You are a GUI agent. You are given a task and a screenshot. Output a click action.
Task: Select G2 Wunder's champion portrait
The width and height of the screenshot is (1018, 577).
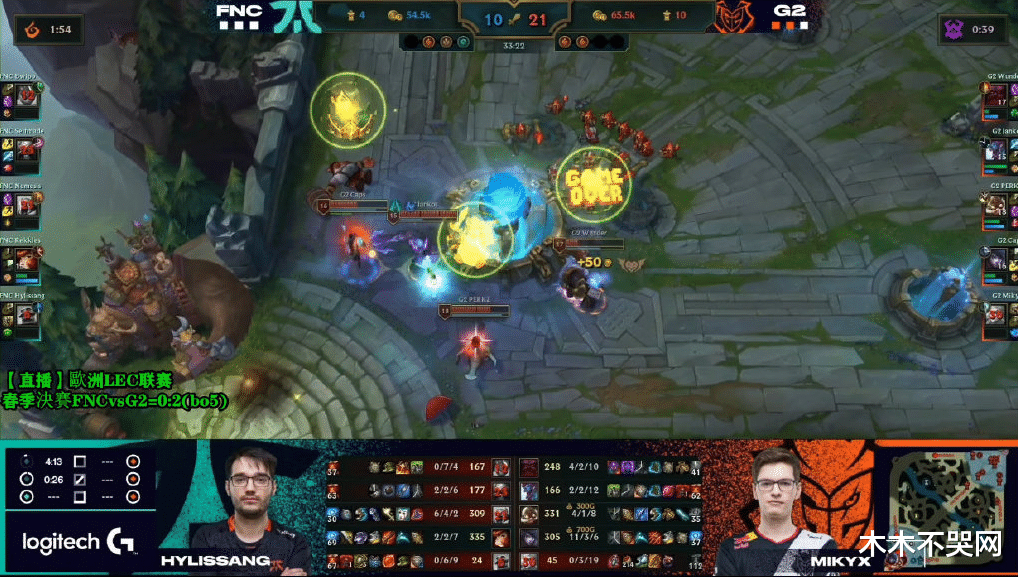994,98
